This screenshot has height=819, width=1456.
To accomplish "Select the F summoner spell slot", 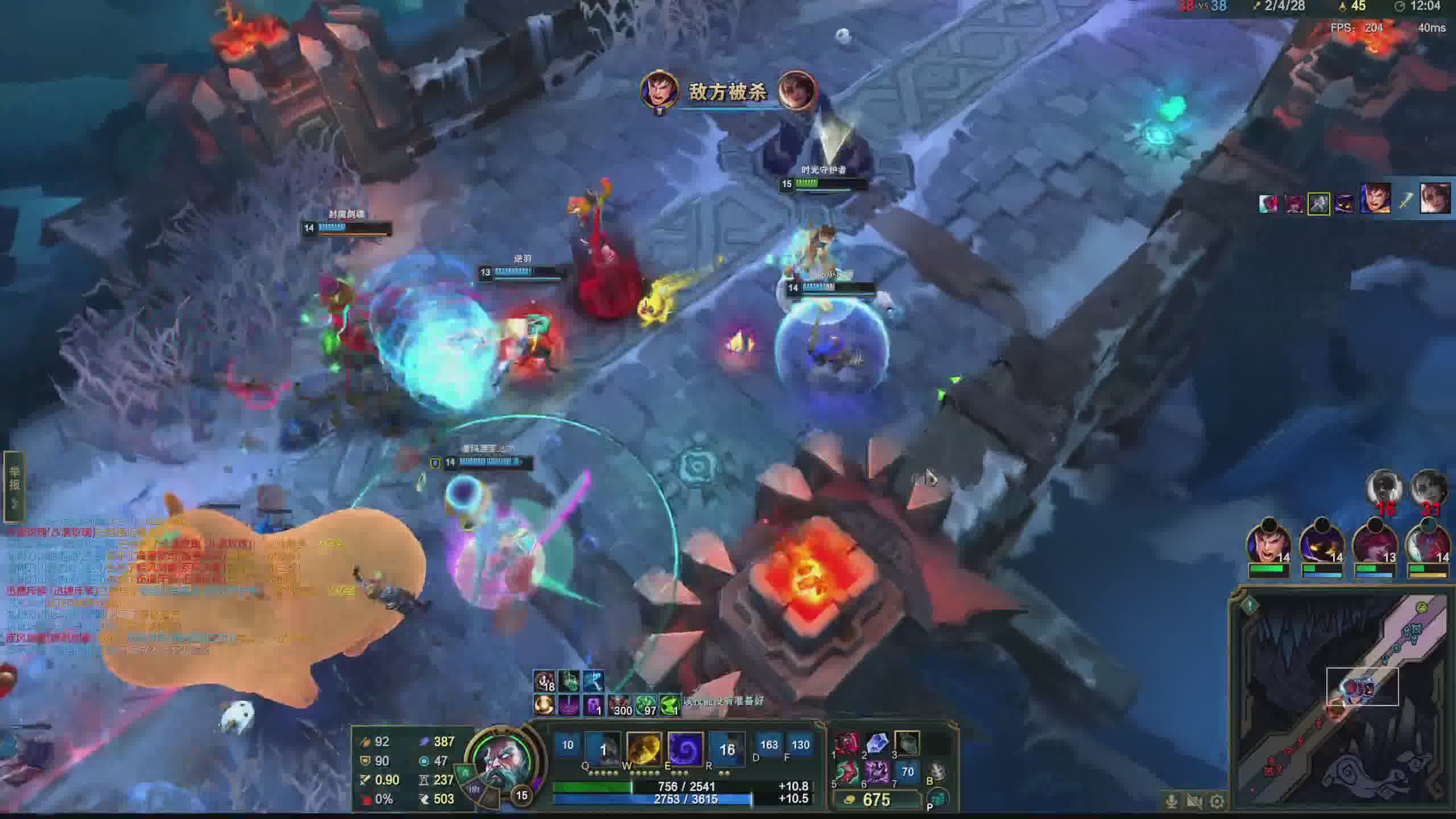I will (800, 745).
